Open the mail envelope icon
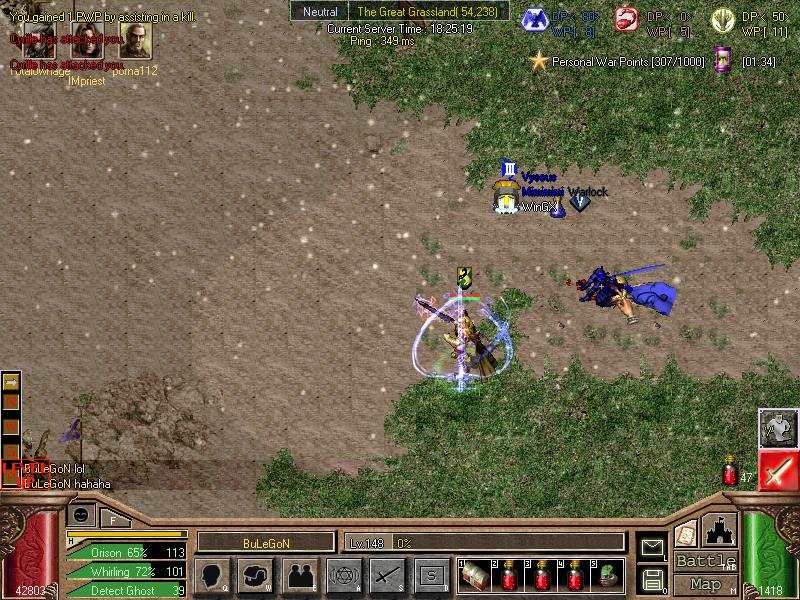The width and height of the screenshot is (800, 600). click(x=652, y=546)
